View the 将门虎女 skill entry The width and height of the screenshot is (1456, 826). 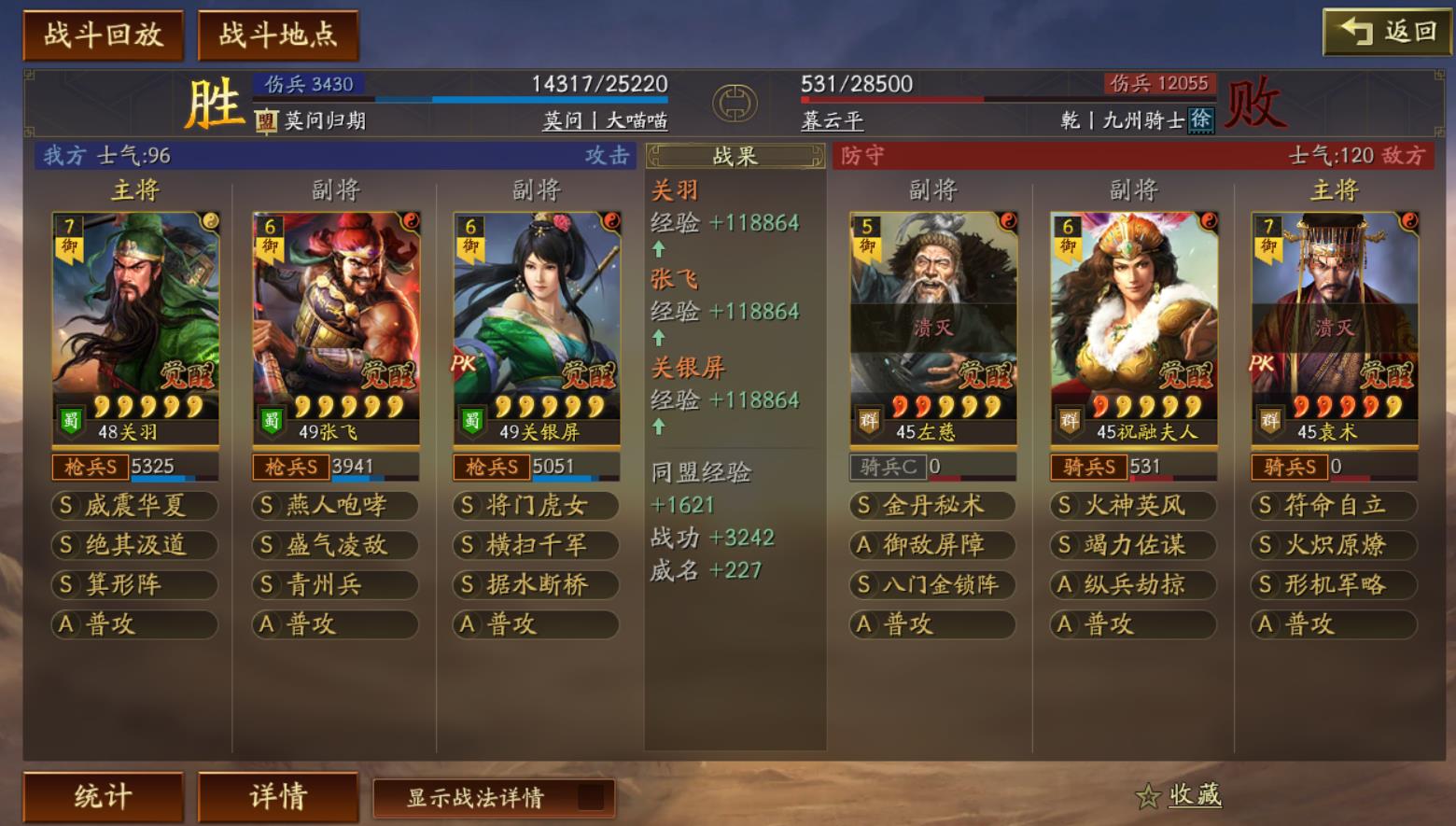(537, 506)
